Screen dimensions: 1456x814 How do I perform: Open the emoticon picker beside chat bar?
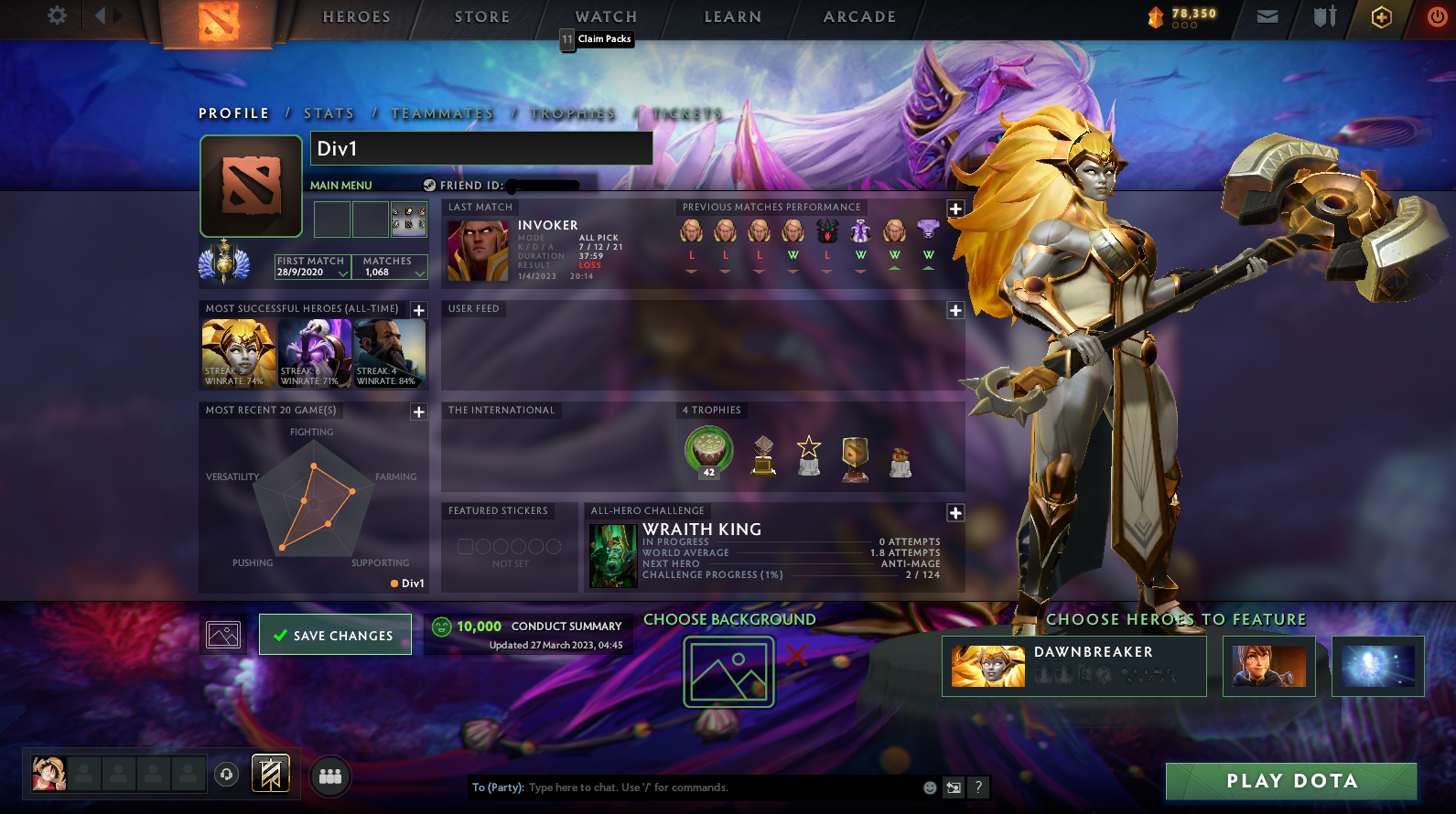[930, 787]
